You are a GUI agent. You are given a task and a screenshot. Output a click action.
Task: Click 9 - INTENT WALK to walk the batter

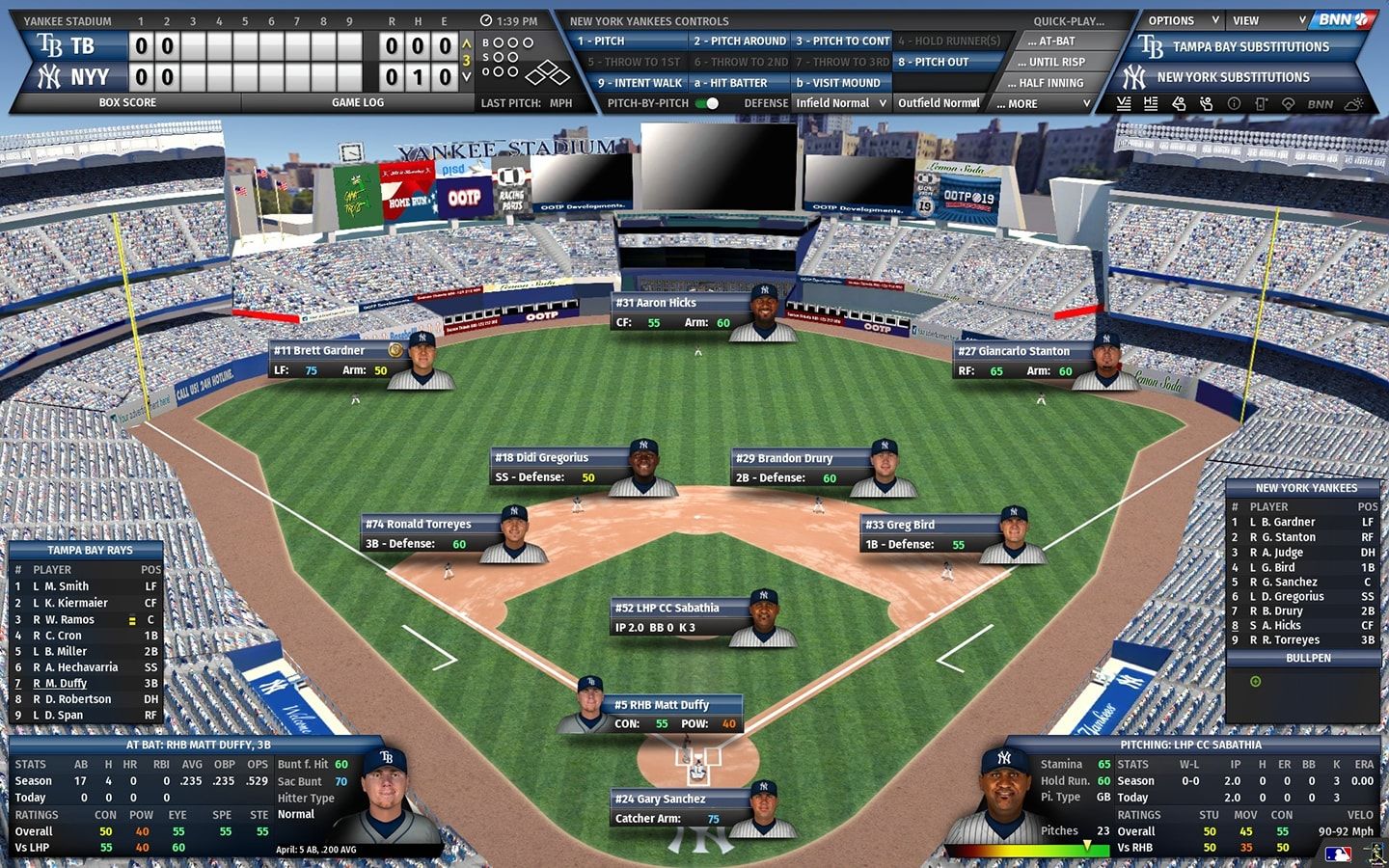[638, 83]
